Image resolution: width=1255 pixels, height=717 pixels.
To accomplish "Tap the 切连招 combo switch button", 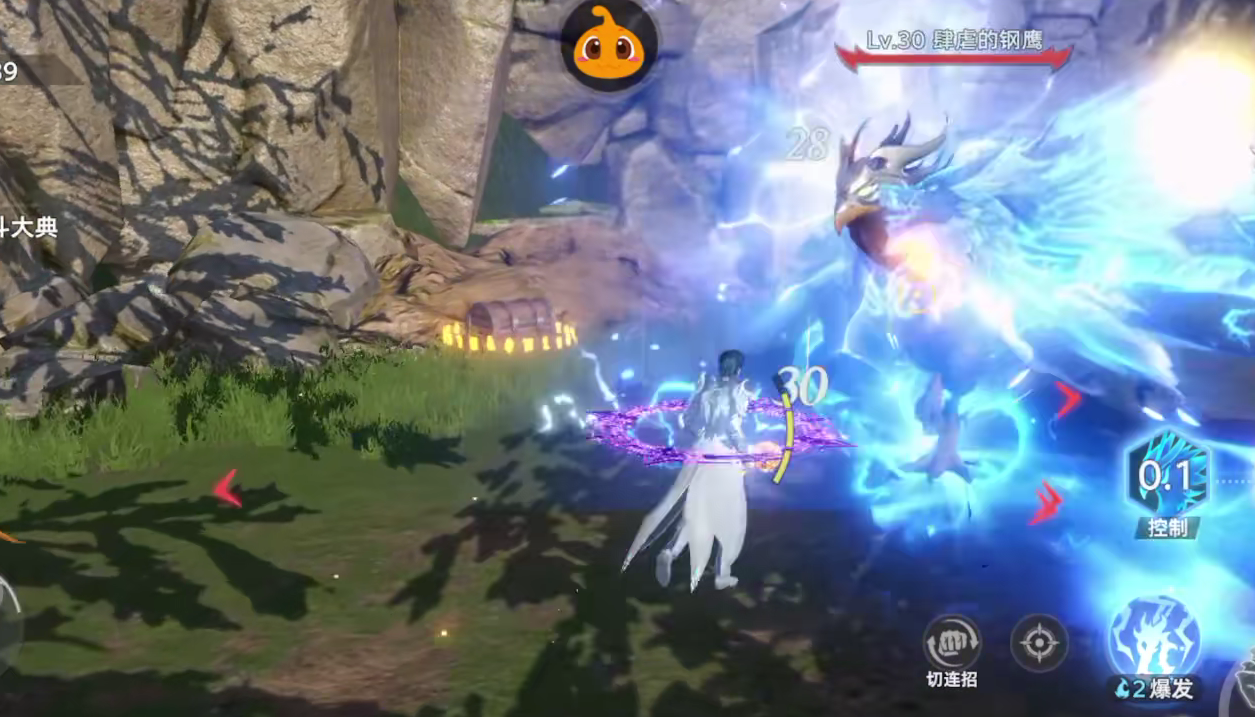I will click(951, 642).
